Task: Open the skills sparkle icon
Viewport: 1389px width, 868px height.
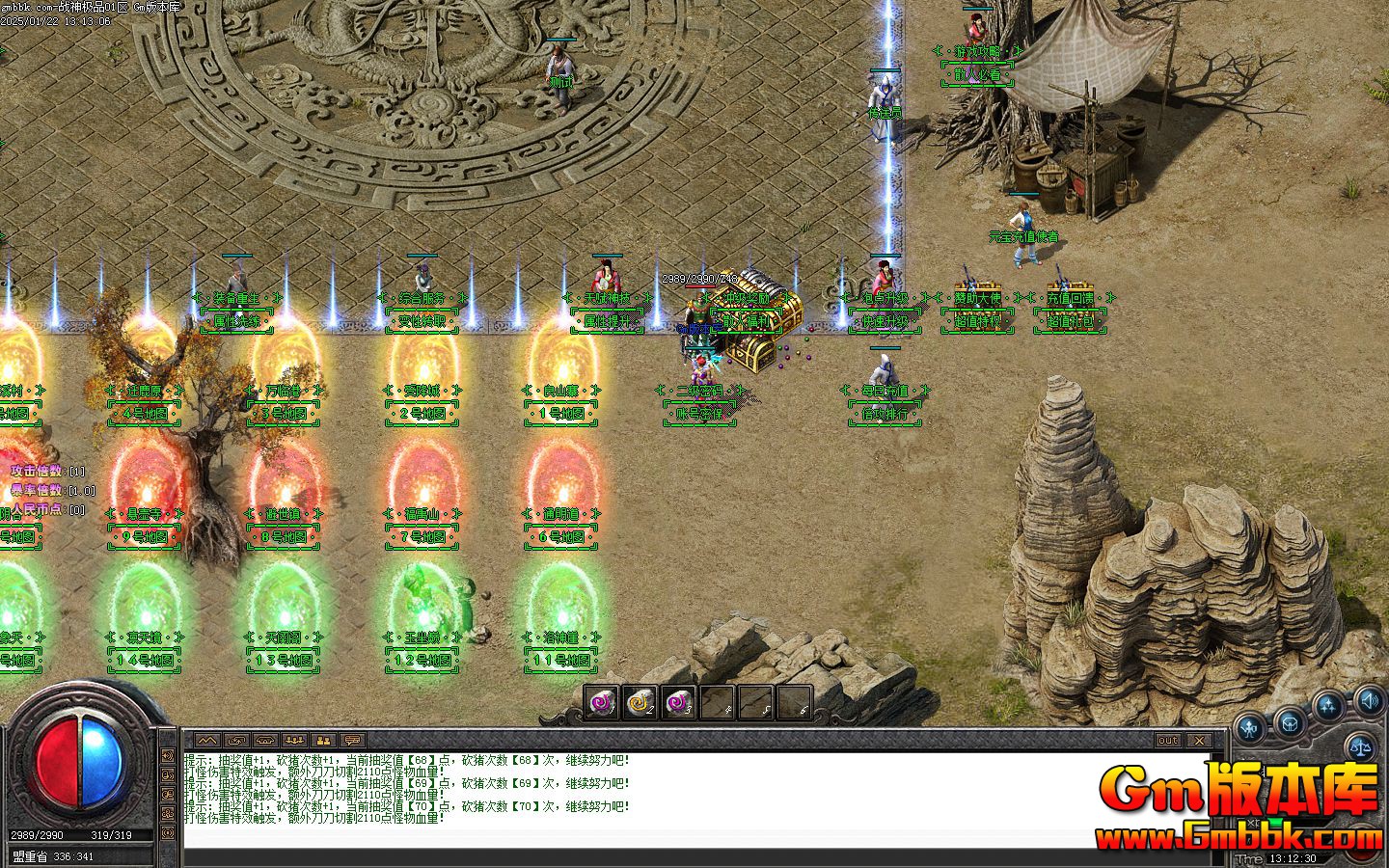Action: click(1327, 703)
